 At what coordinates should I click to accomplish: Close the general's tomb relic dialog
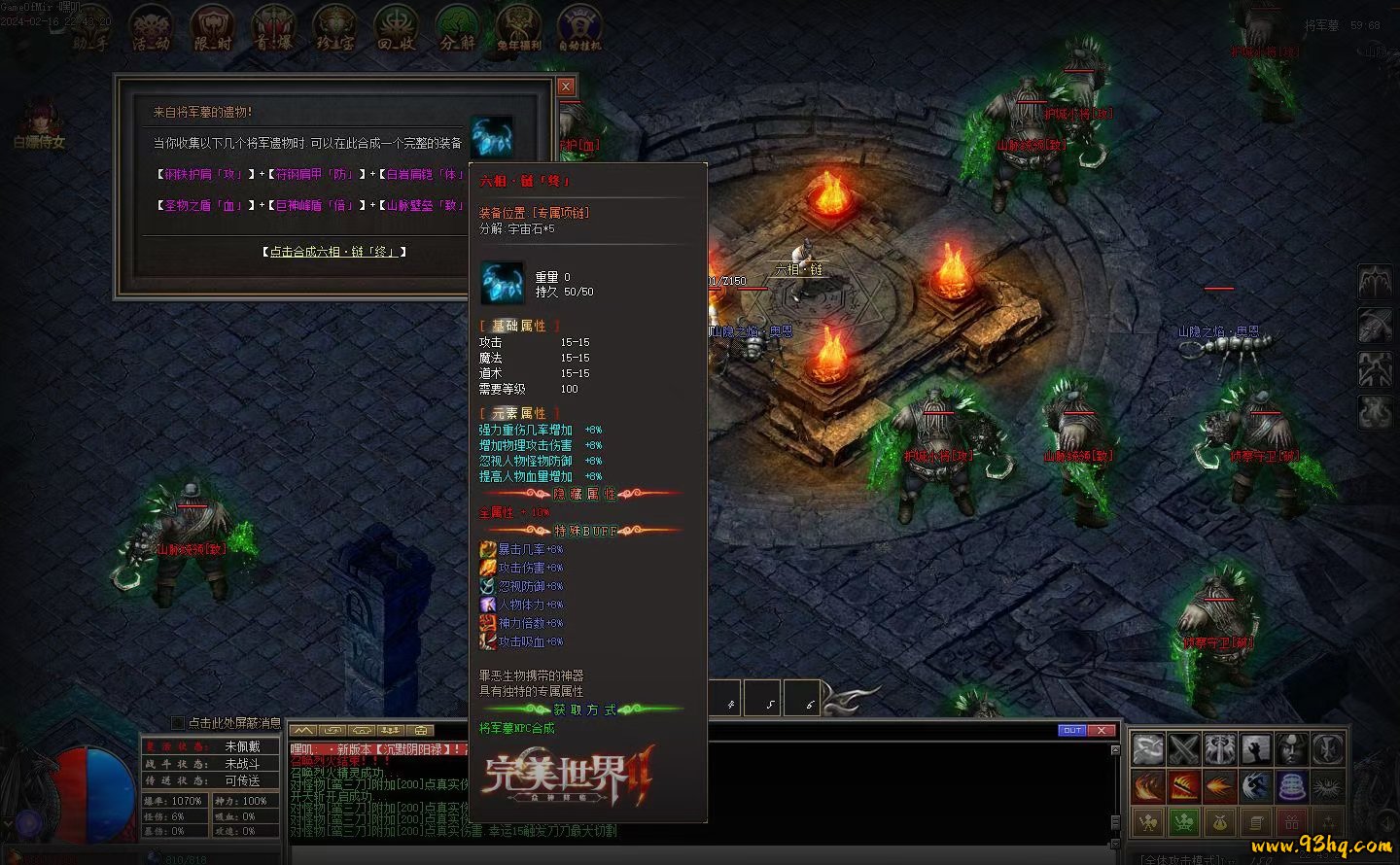tap(566, 86)
